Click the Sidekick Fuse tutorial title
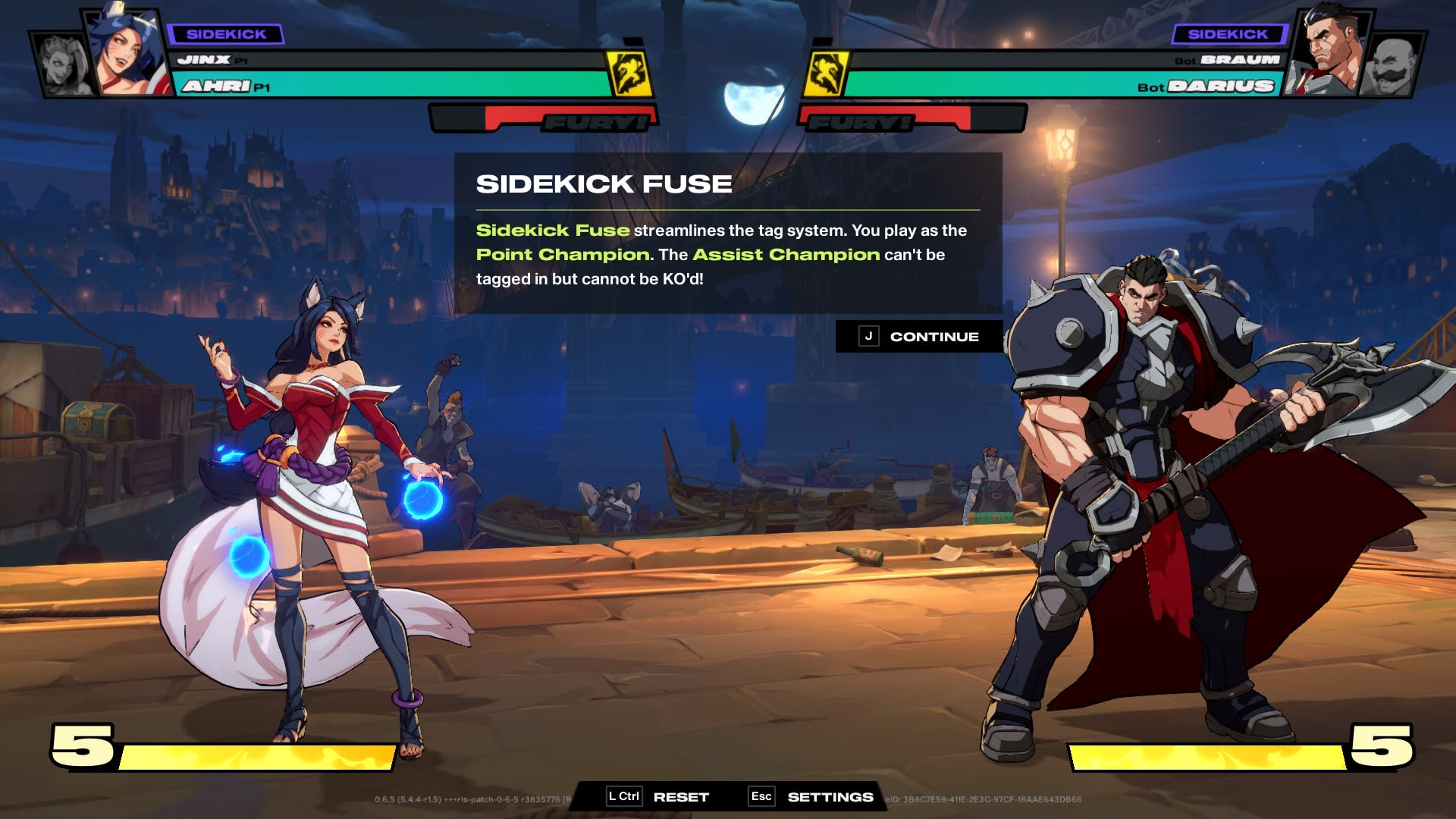 pyautogui.click(x=603, y=183)
